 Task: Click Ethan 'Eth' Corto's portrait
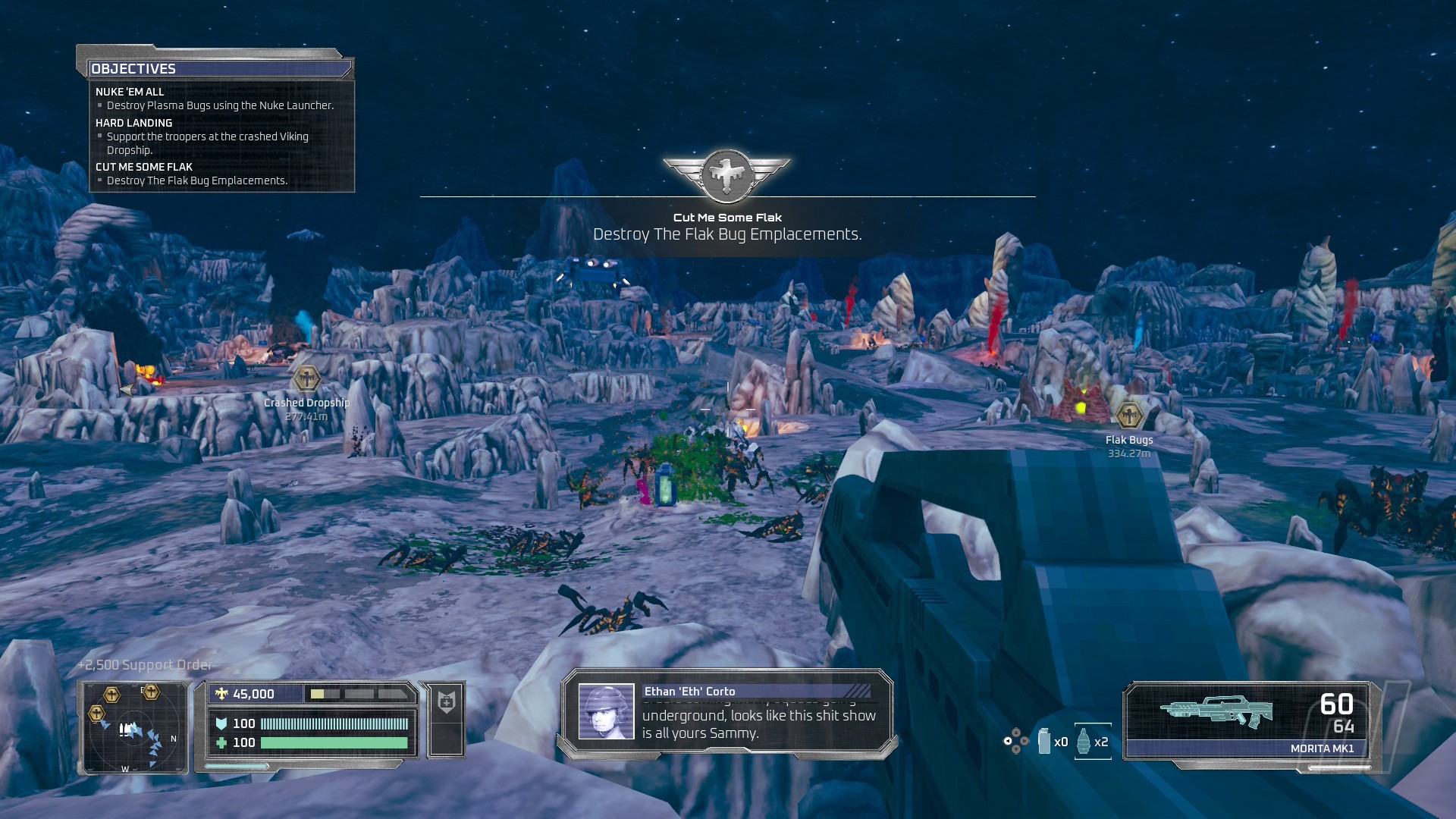(x=606, y=711)
